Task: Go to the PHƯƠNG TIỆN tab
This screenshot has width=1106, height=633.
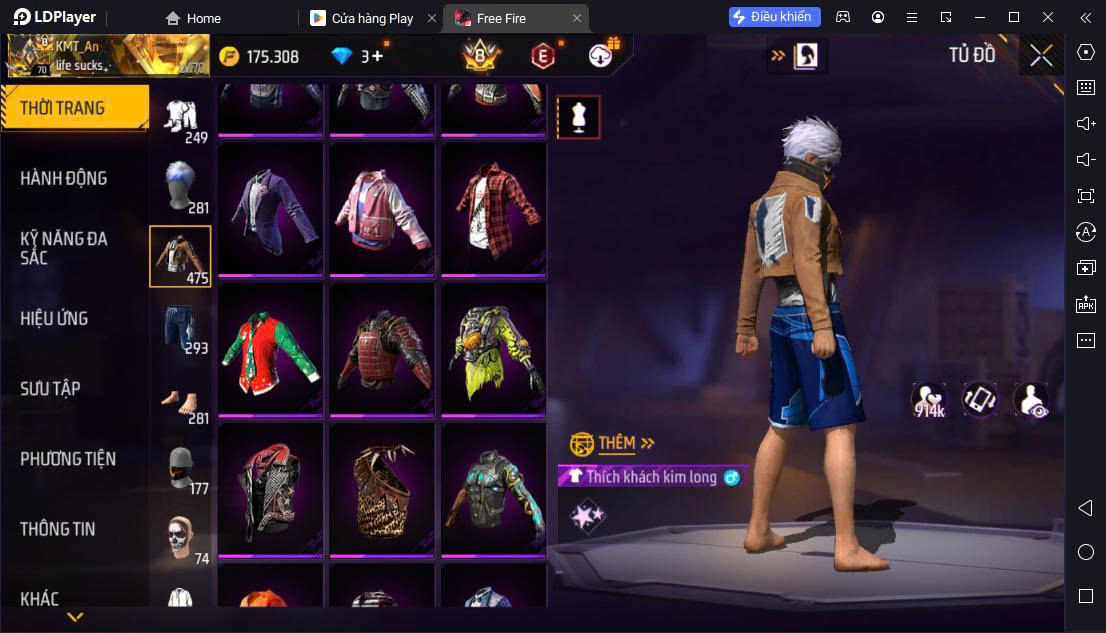Action: 68,459
